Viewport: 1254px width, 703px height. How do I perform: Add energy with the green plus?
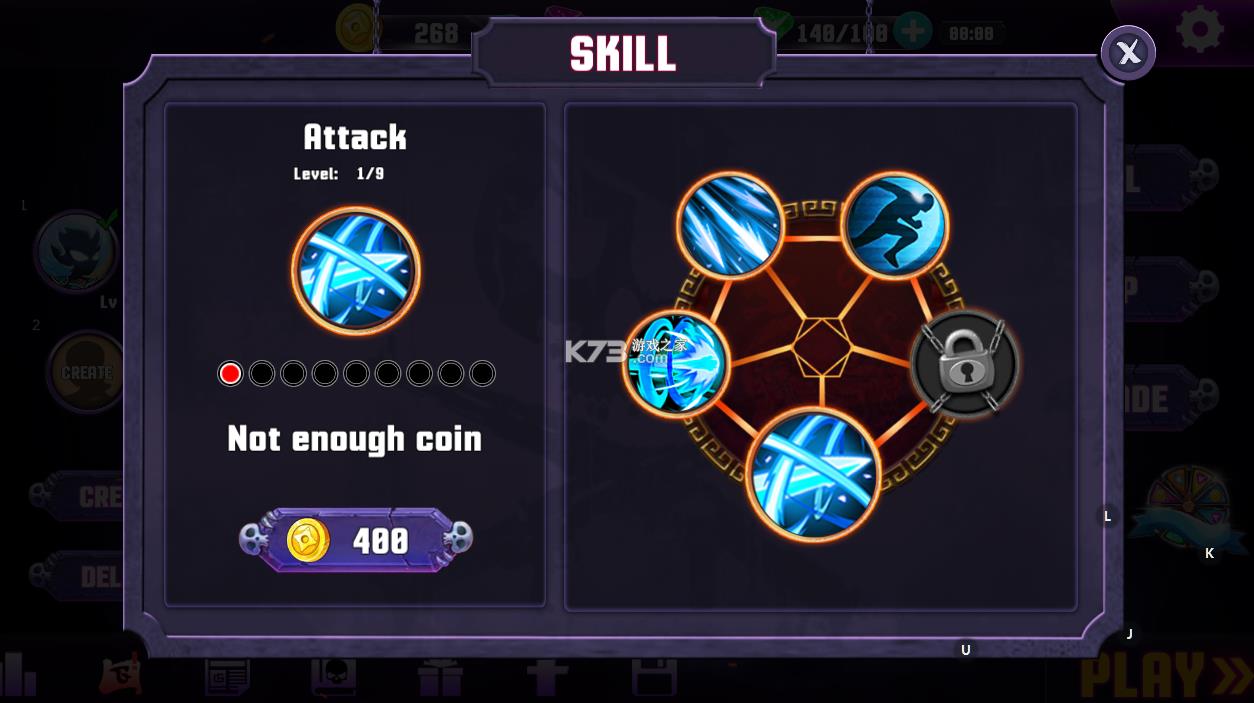click(911, 32)
